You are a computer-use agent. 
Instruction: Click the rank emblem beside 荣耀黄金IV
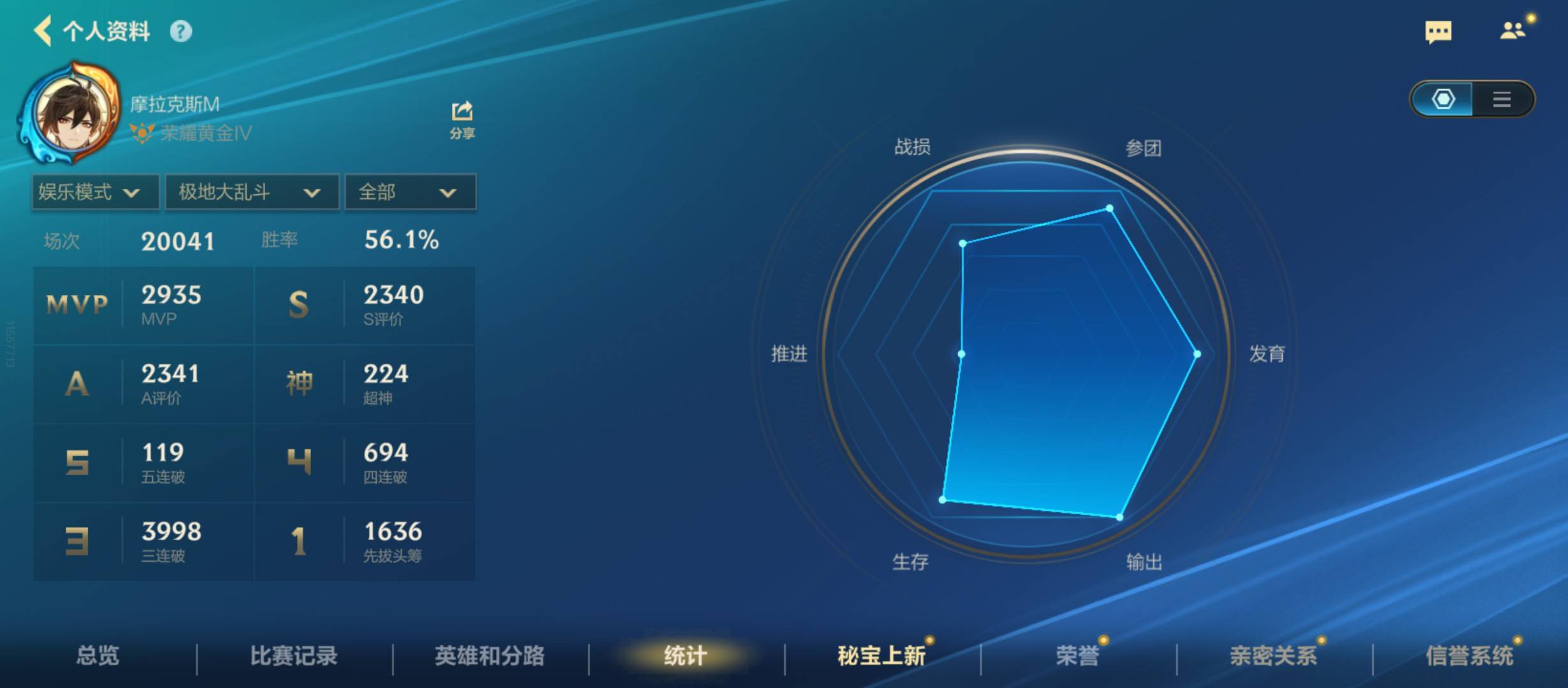coord(142,134)
